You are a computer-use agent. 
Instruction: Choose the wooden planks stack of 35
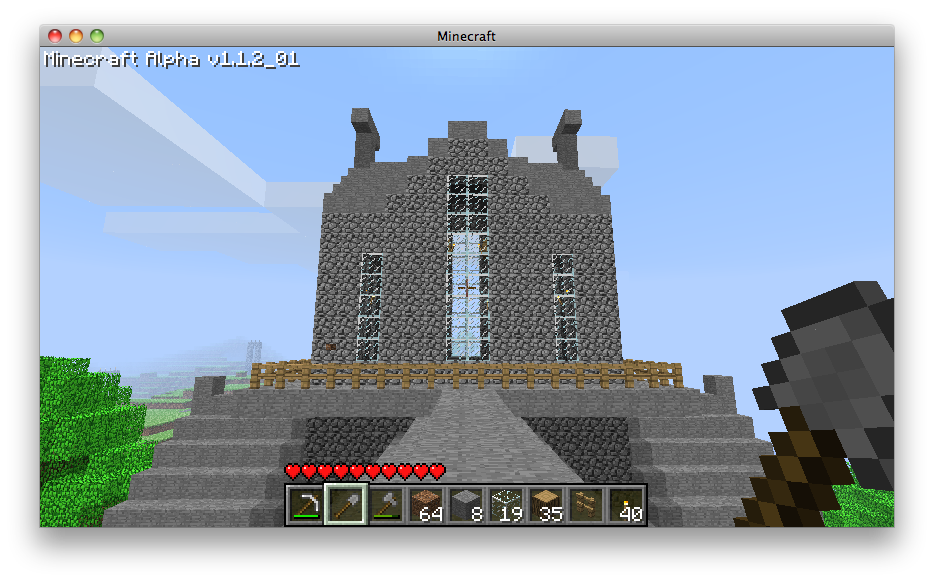click(x=546, y=505)
